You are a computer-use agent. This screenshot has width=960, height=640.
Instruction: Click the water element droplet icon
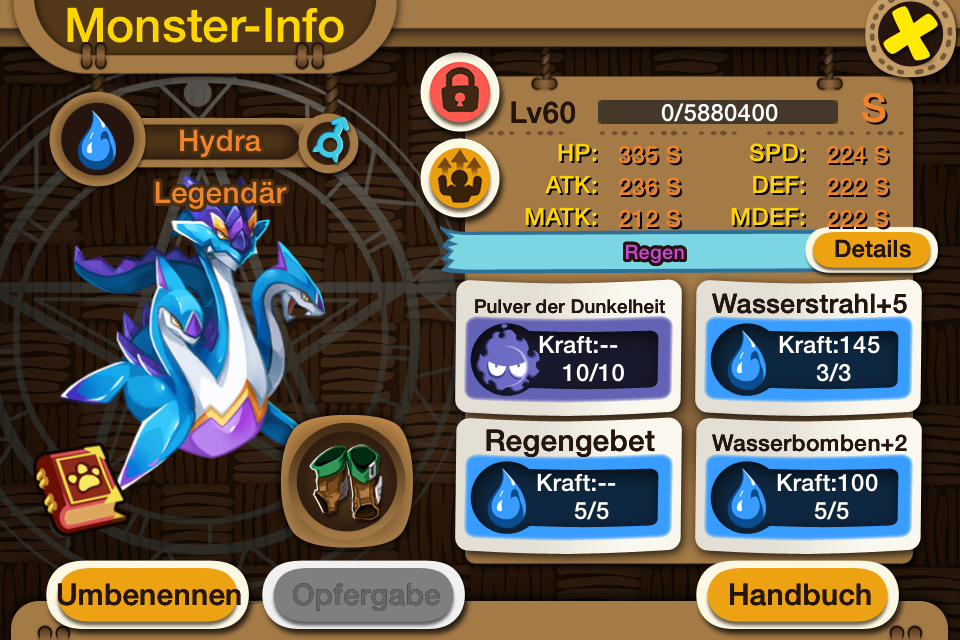coord(97,141)
